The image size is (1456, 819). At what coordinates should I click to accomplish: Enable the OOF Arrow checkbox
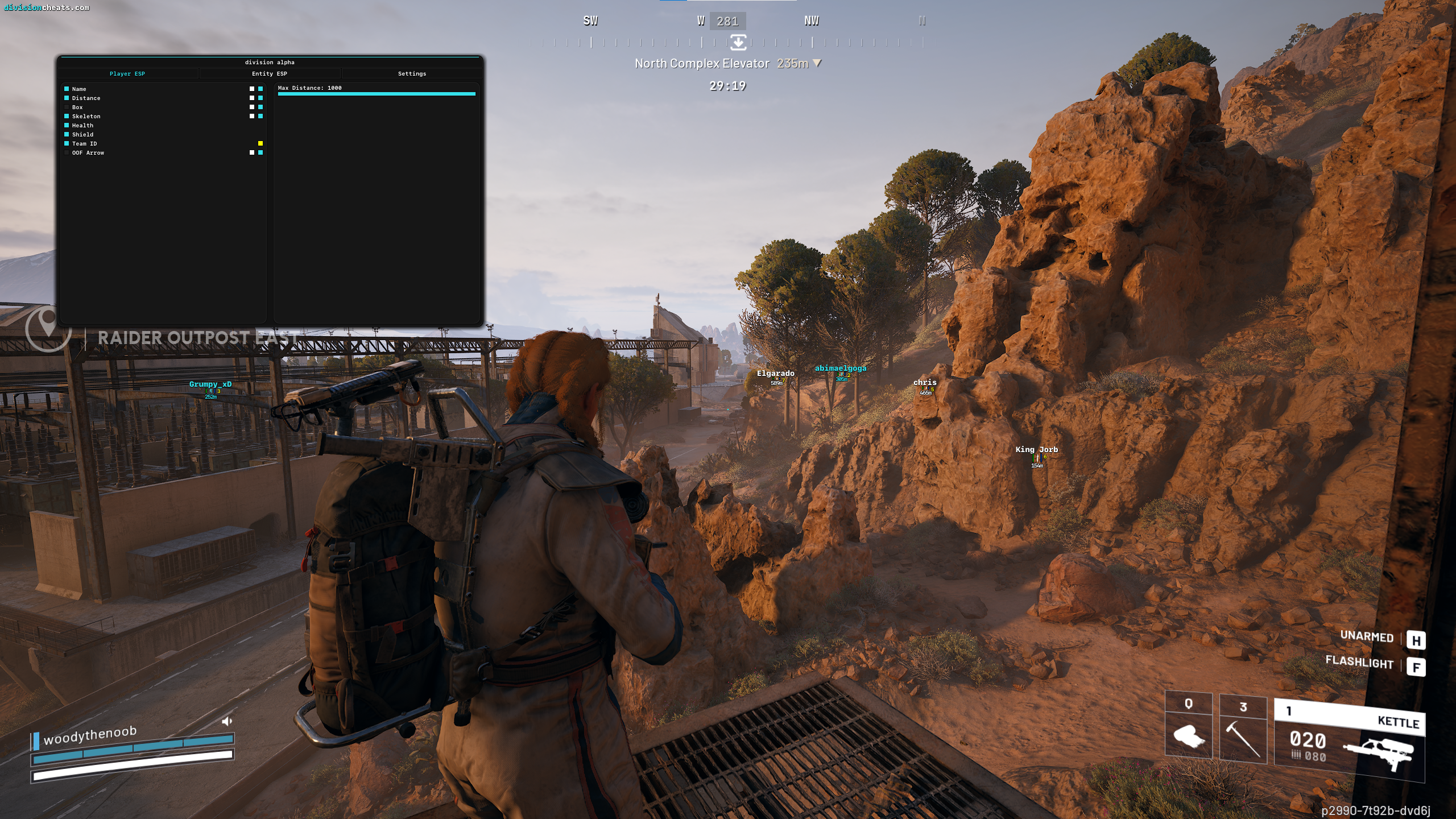(x=67, y=153)
